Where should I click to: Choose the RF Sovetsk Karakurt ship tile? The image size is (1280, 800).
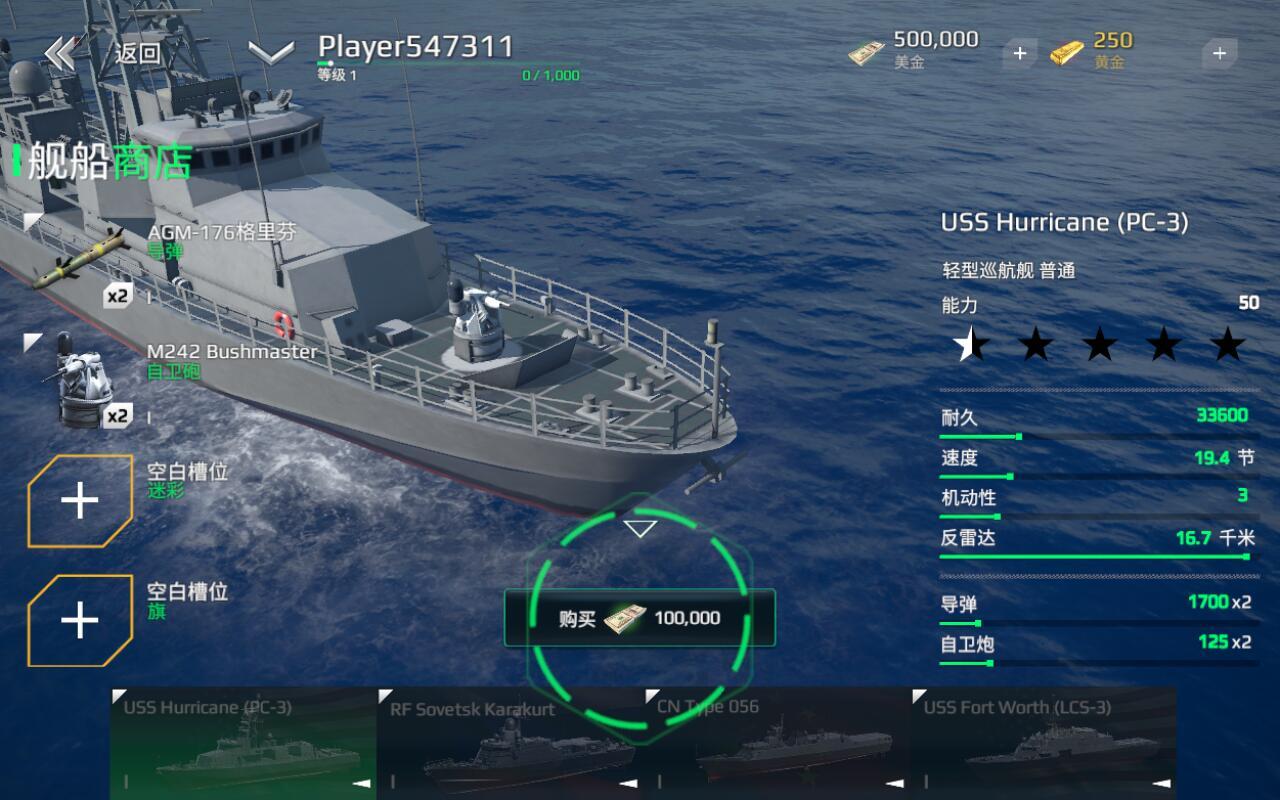tap(509, 743)
